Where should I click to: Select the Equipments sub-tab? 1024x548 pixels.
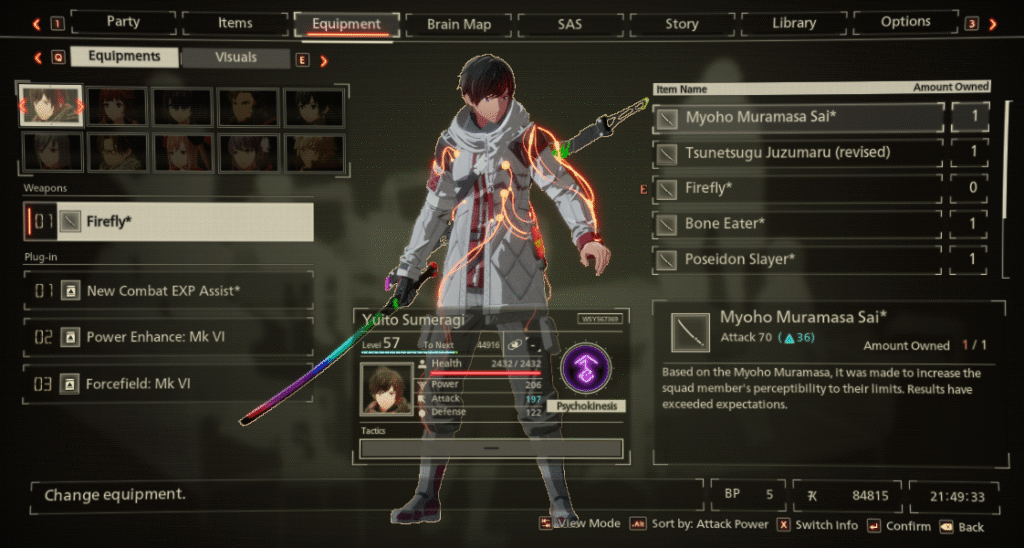(125, 57)
